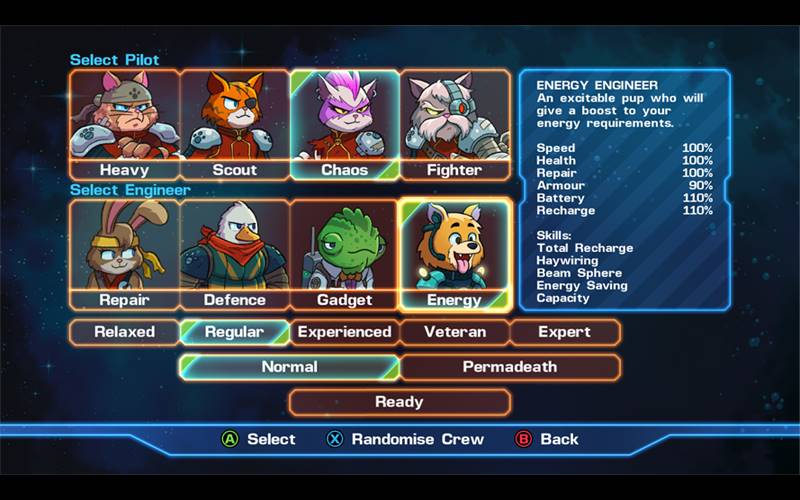Set difficulty to Relaxed
Image resolution: width=800 pixels, height=500 pixels.
click(125, 332)
